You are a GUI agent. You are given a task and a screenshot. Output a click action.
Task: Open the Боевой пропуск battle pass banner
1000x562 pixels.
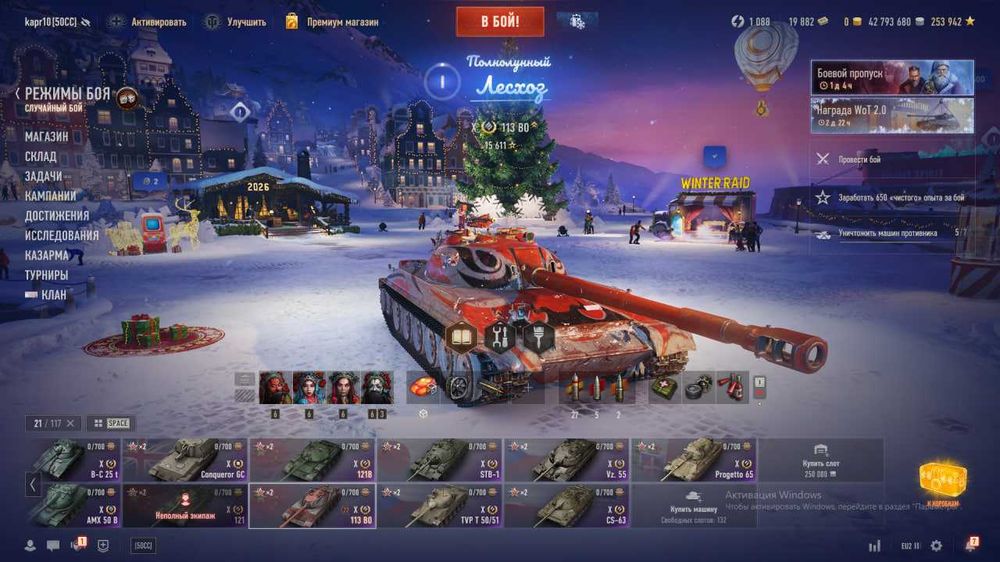click(890, 78)
